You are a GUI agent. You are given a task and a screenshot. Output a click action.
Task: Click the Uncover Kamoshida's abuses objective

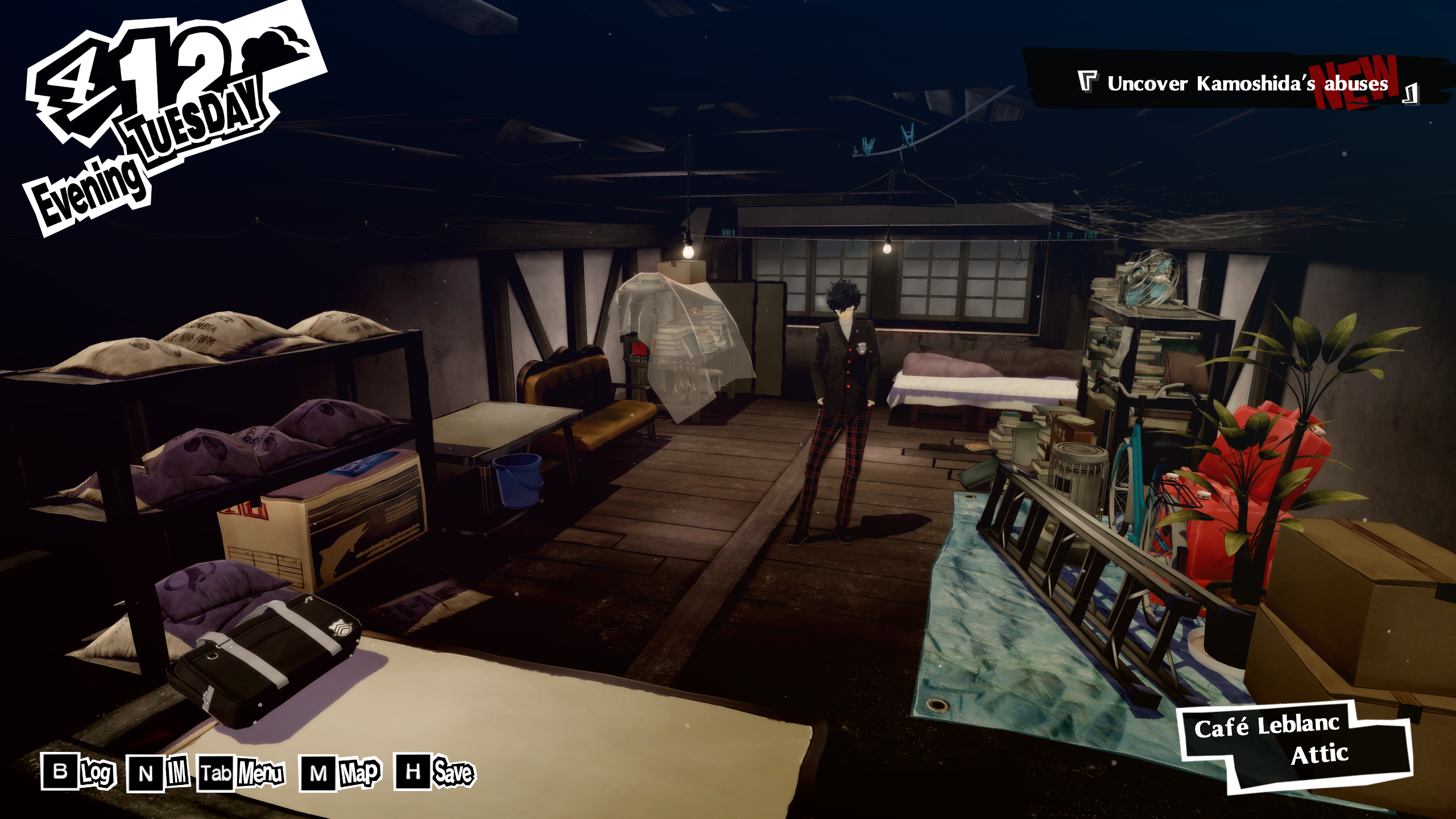pyautogui.click(x=1247, y=84)
